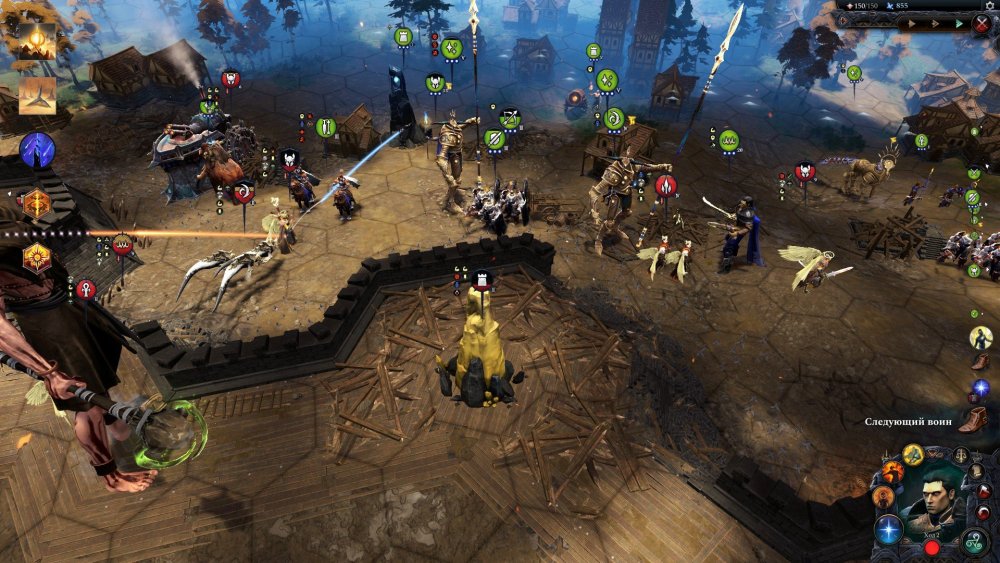Click the red end turn button
Image resolution: width=1000 pixels, height=563 pixels.
click(x=932, y=547)
